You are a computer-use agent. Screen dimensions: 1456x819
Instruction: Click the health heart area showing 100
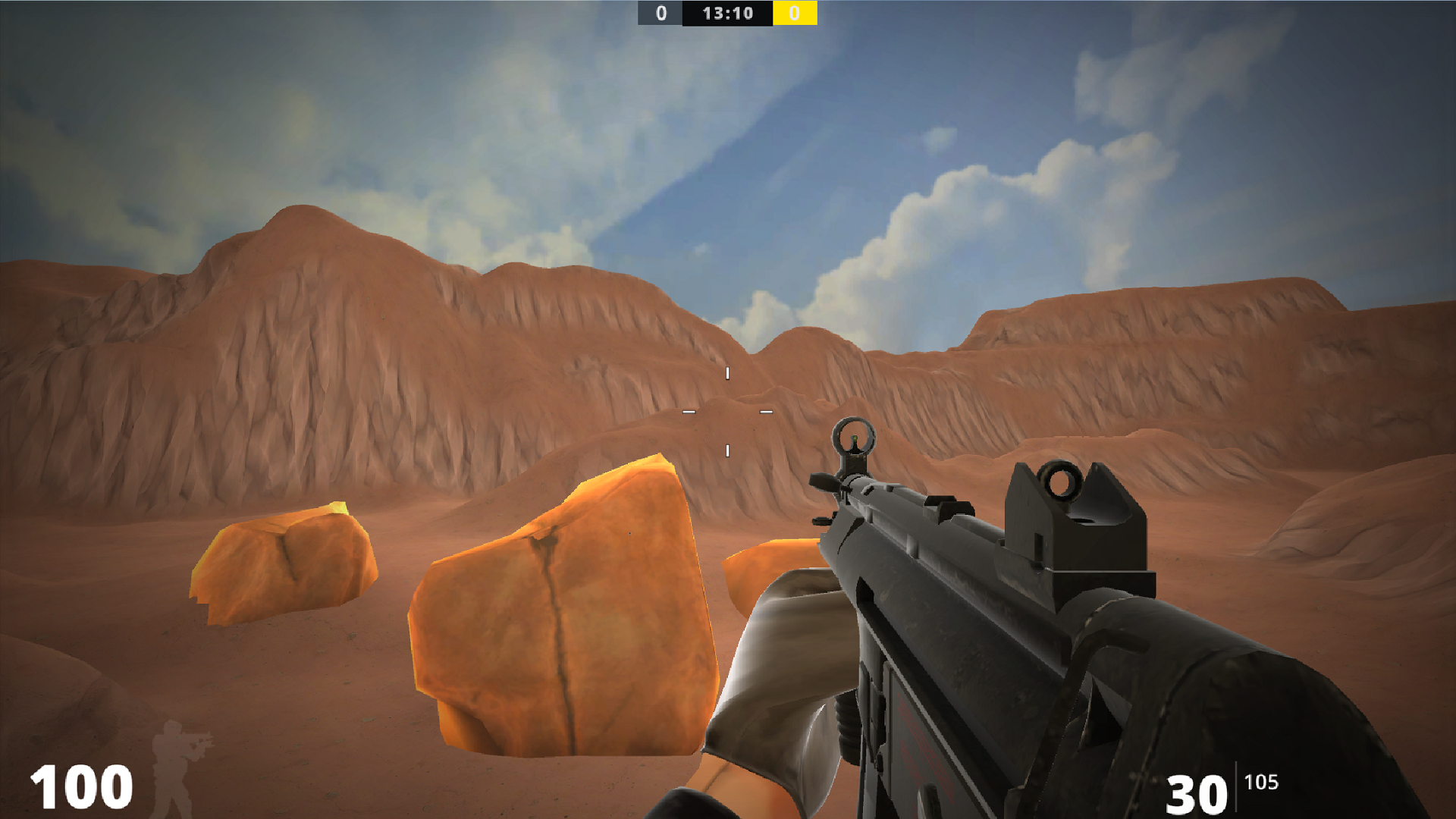[x=83, y=785]
